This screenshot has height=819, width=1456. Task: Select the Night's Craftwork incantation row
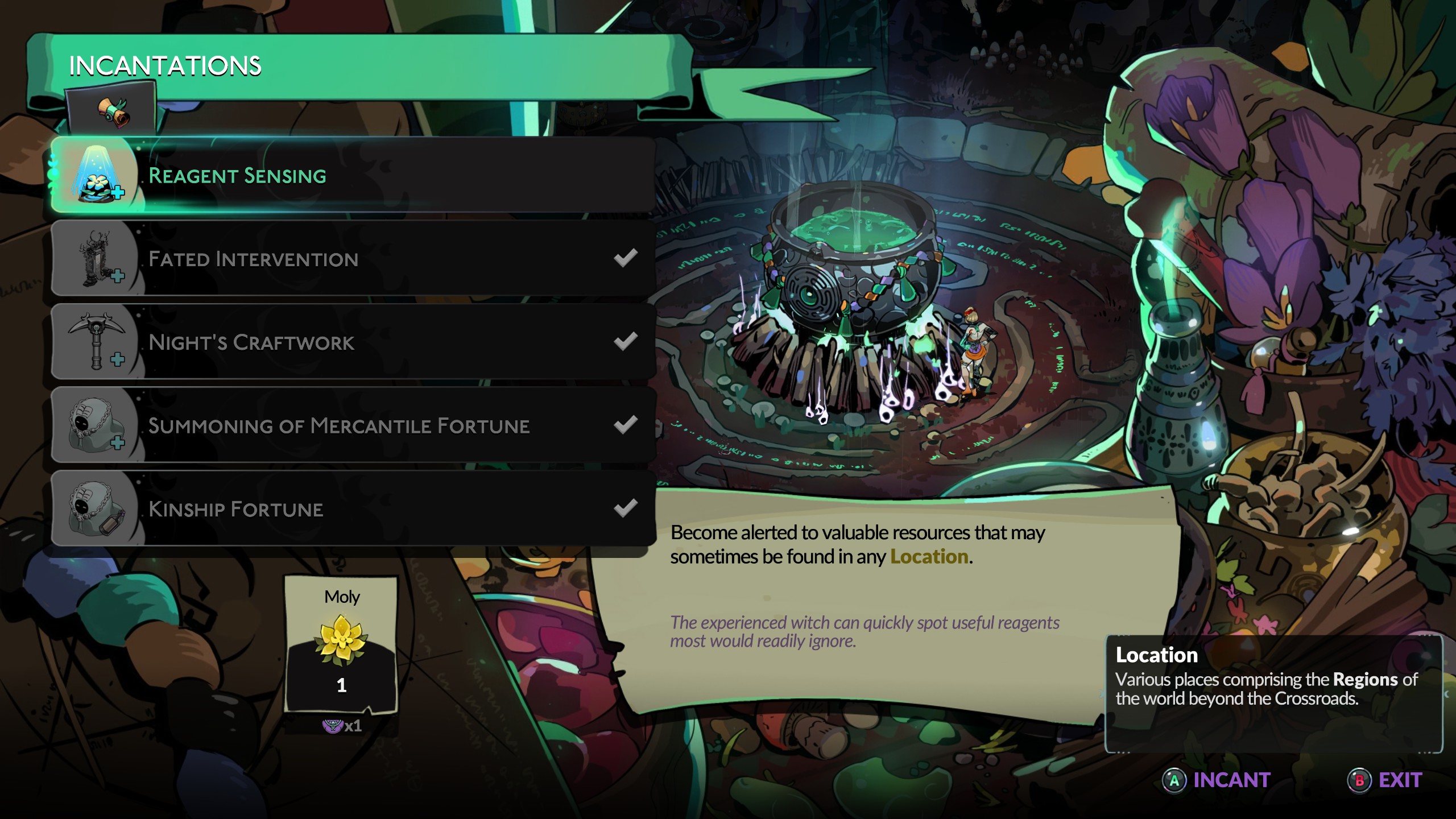click(353, 342)
